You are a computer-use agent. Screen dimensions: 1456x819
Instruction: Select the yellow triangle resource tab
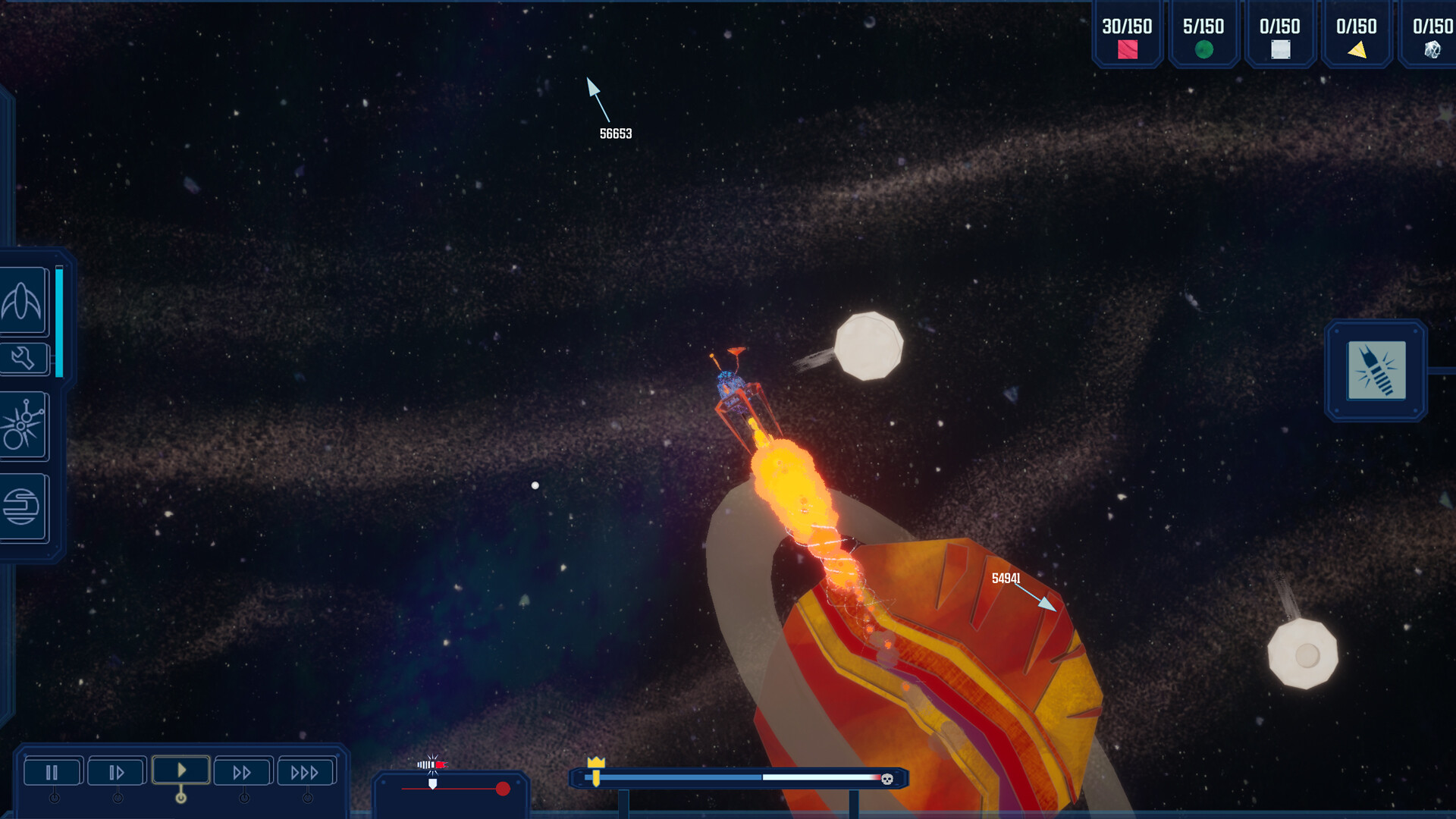tap(1356, 34)
